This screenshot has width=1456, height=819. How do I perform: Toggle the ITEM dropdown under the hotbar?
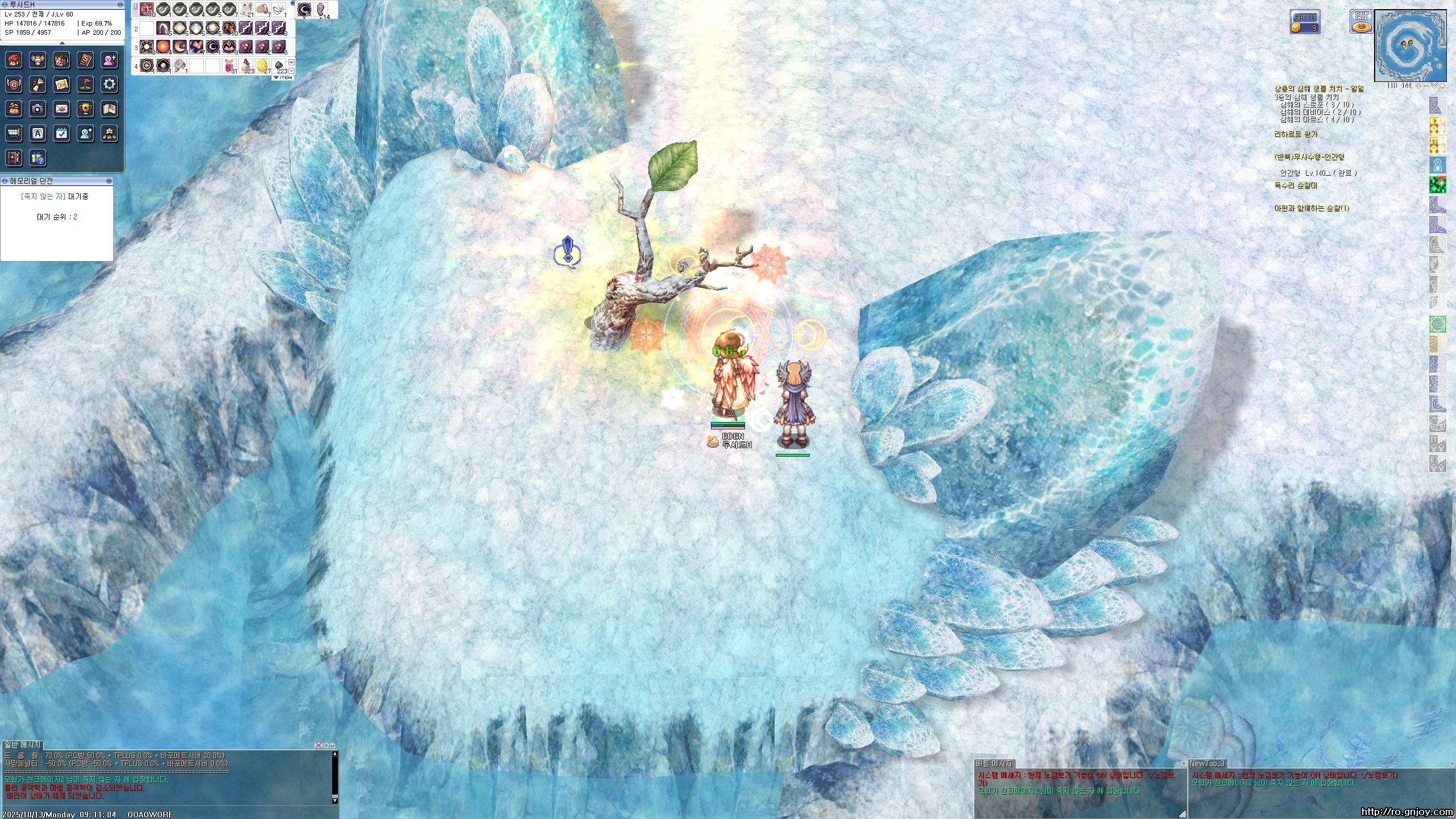click(283, 77)
